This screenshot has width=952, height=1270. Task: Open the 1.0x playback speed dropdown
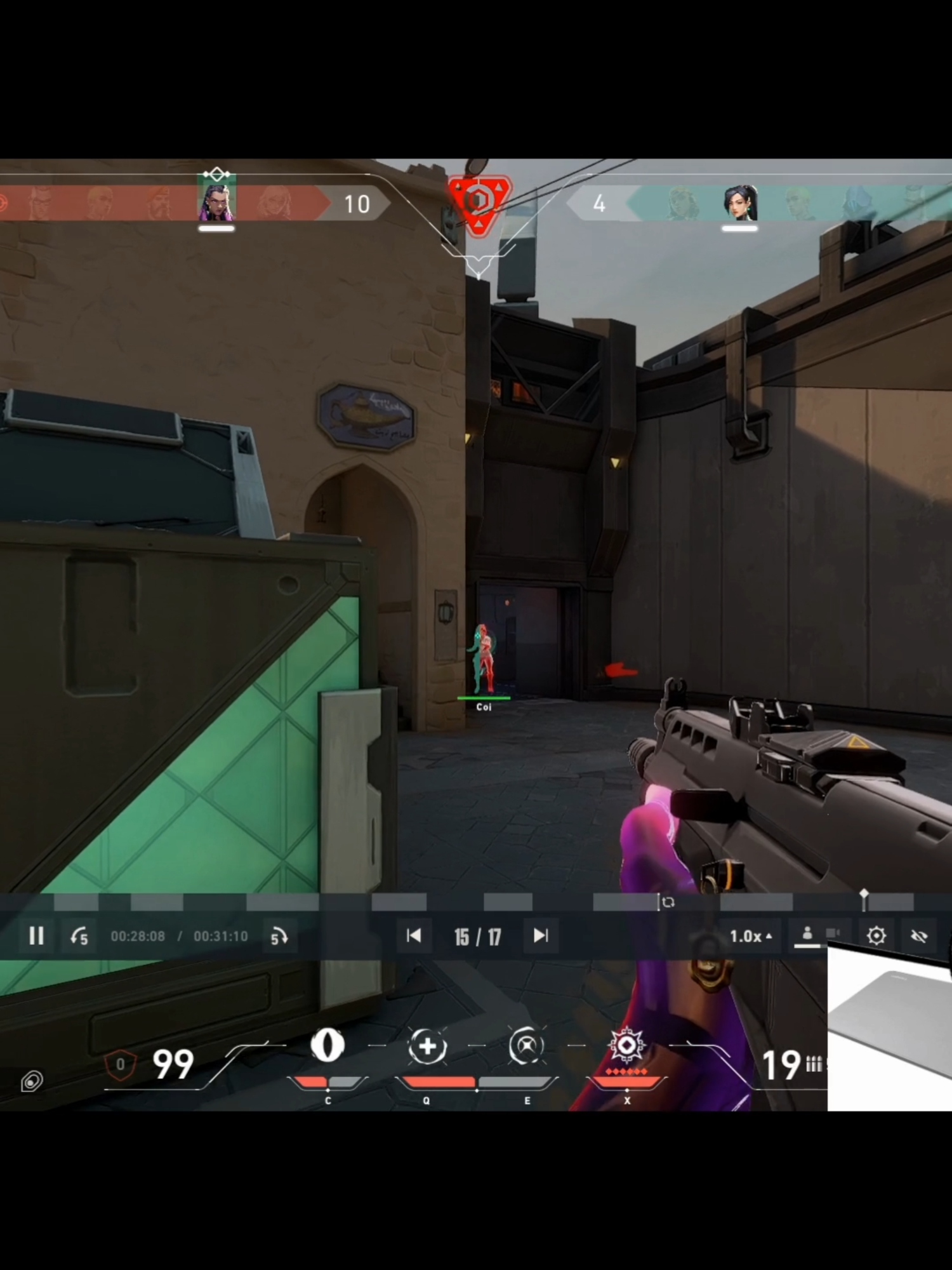pos(752,935)
